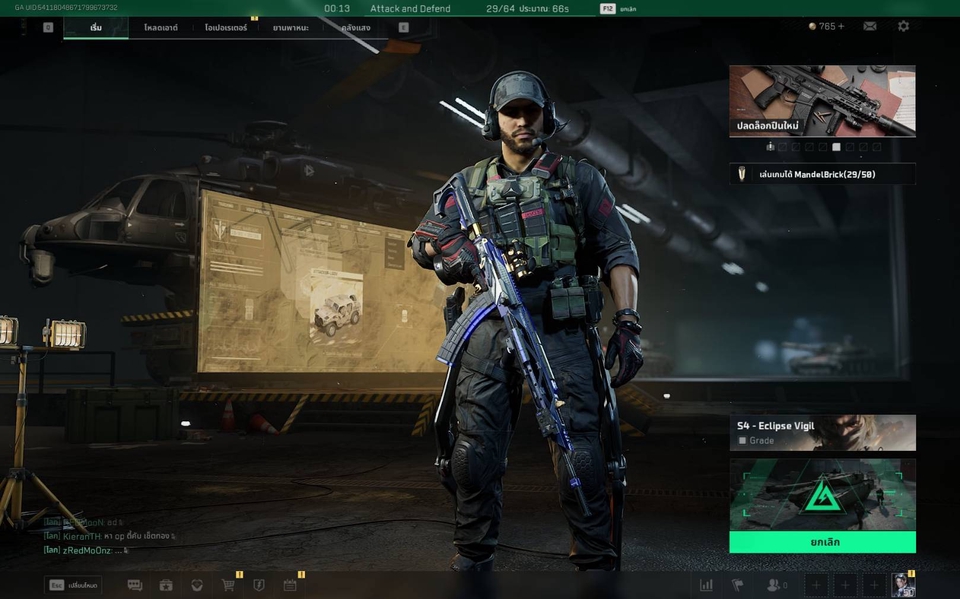Select the triangle-logo game mode card

(822, 494)
